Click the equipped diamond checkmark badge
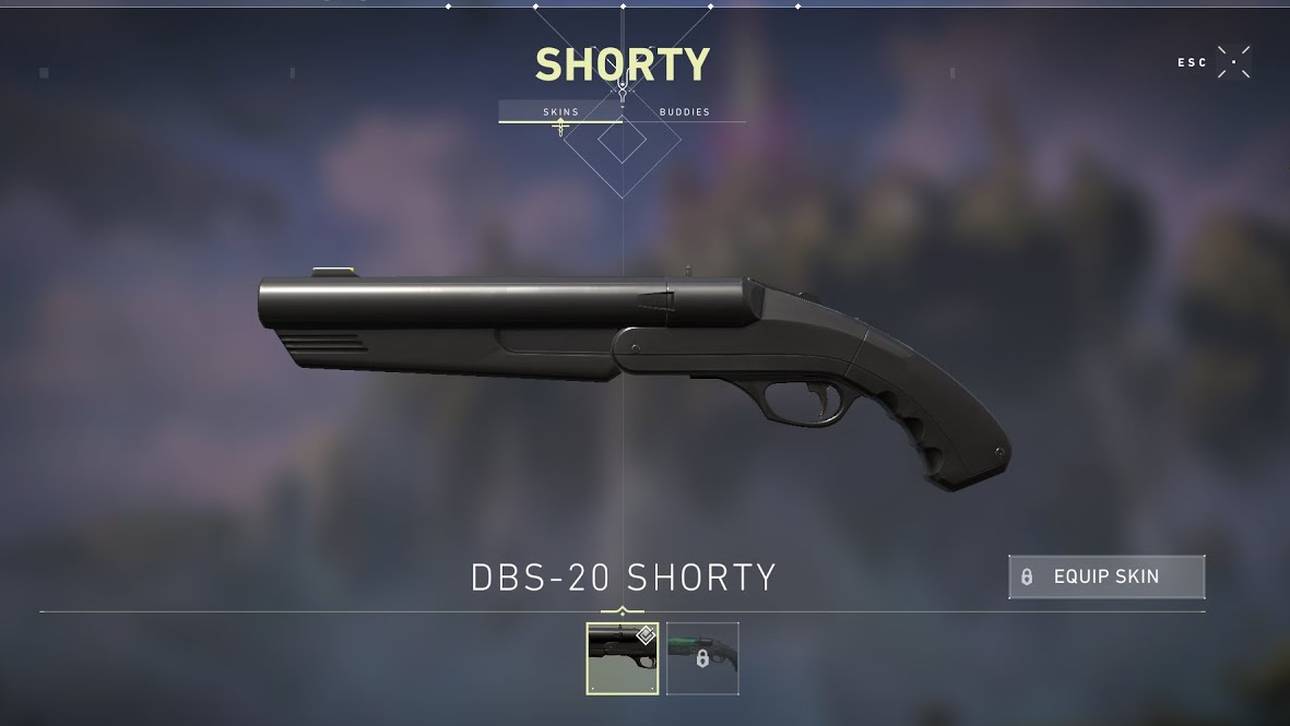1290x726 pixels. point(646,637)
